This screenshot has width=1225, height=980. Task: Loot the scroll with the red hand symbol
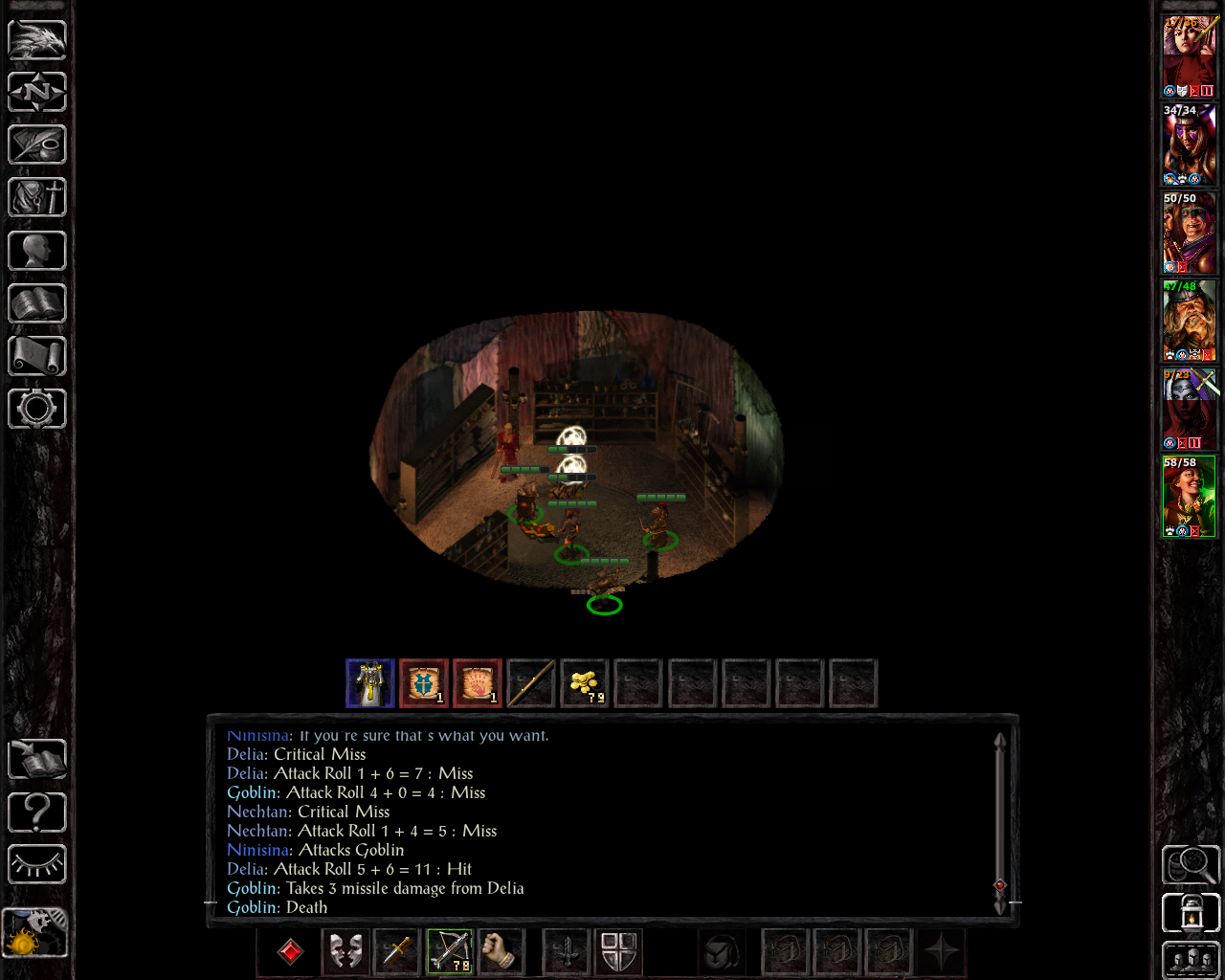pyautogui.click(x=478, y=683)
